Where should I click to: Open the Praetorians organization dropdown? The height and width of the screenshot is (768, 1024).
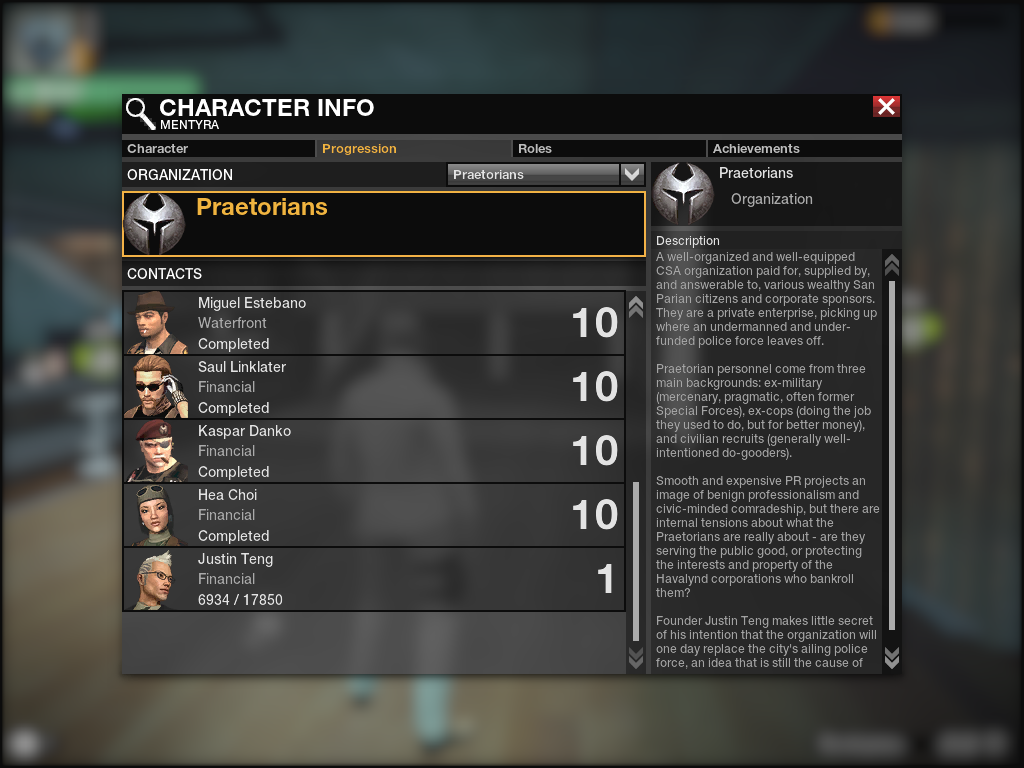point(631,174)
